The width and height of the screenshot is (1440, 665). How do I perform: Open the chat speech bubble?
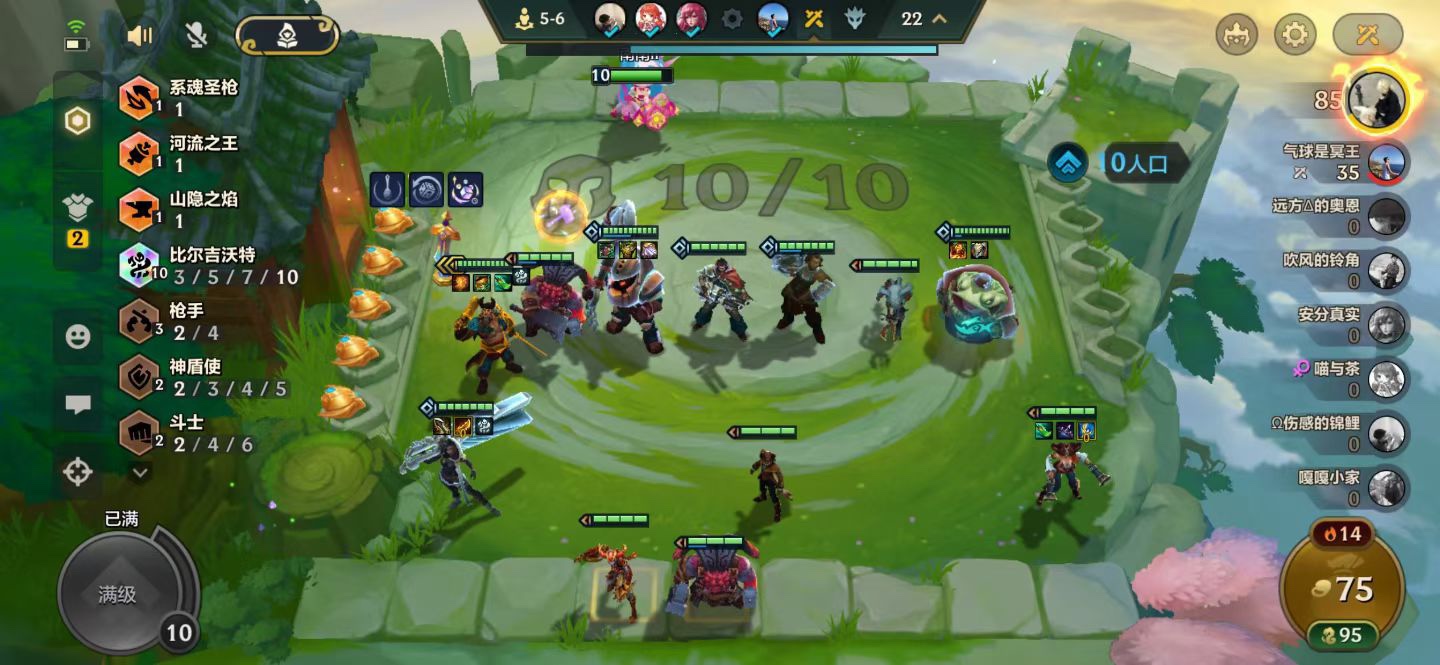(x=78, y=404)
